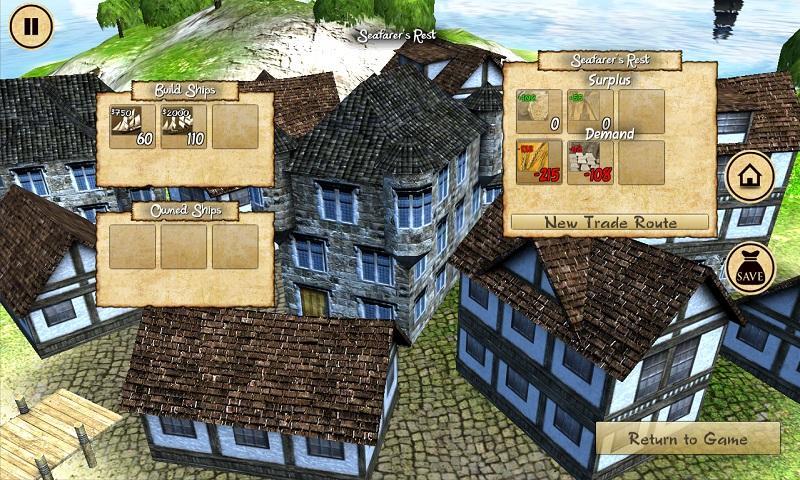Select the stone blocks demand slot showing -108

[x=590, y=162]
